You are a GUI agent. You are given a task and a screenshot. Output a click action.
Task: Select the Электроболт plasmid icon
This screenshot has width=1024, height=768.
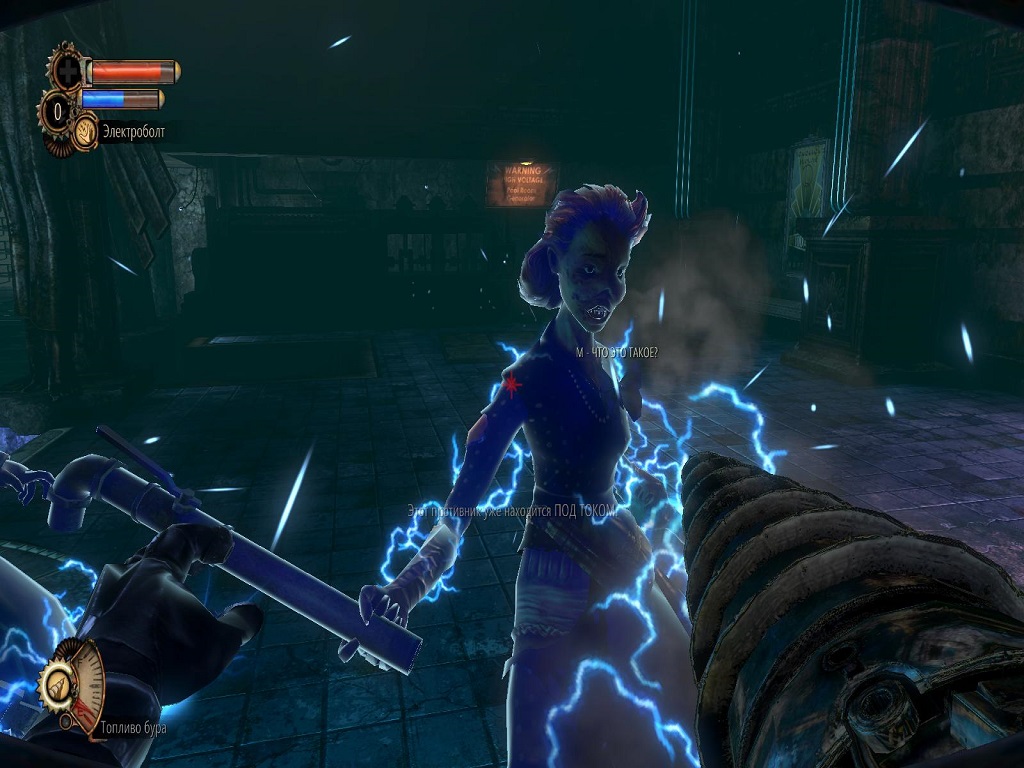[85, 131]
